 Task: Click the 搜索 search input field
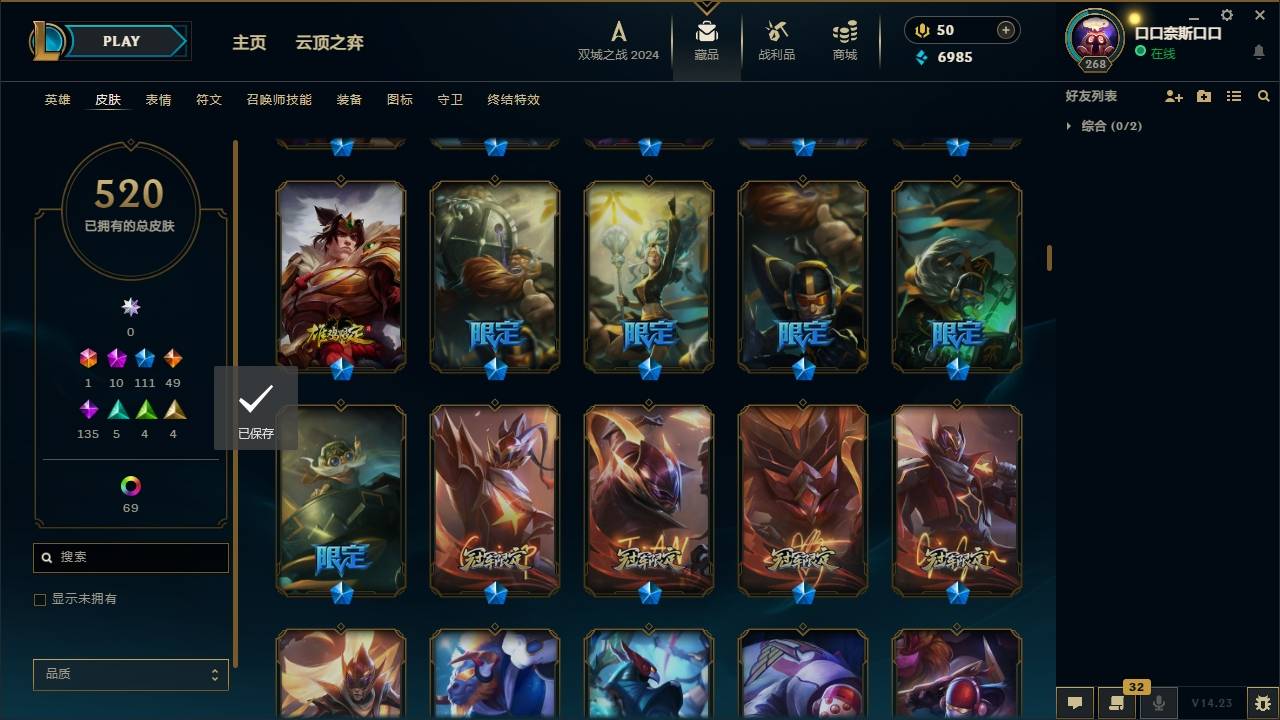click(130, 557)
